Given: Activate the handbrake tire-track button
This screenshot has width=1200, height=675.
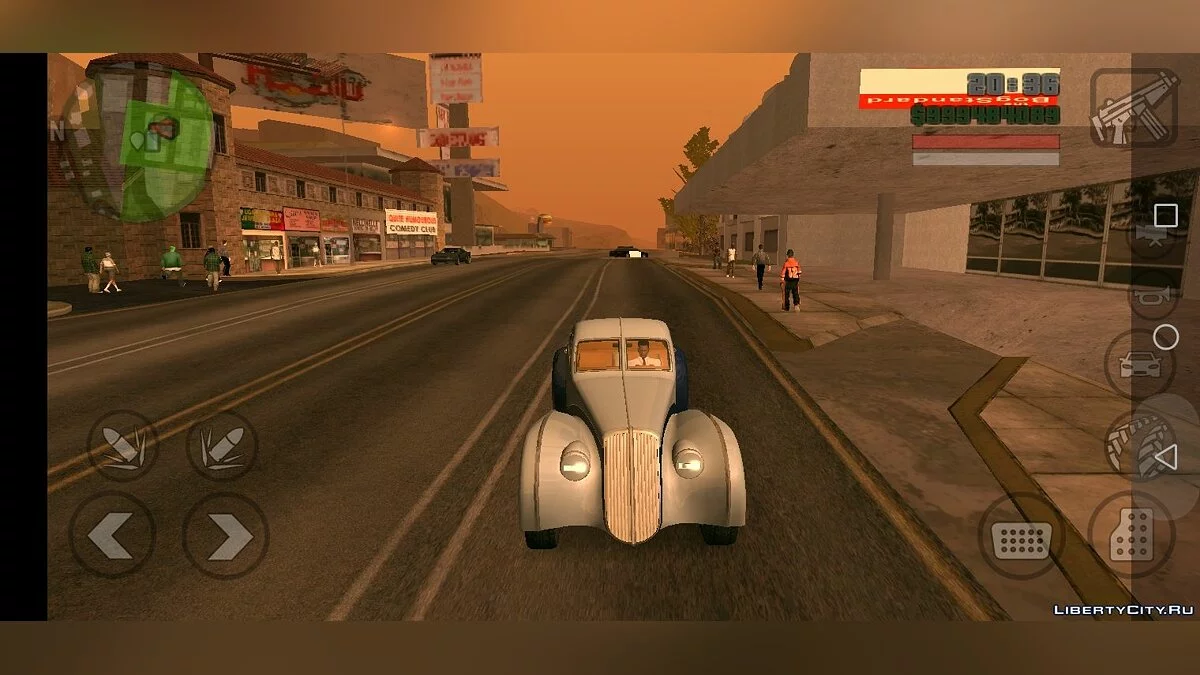Looking at the screenshot, I should [1138, 443].
